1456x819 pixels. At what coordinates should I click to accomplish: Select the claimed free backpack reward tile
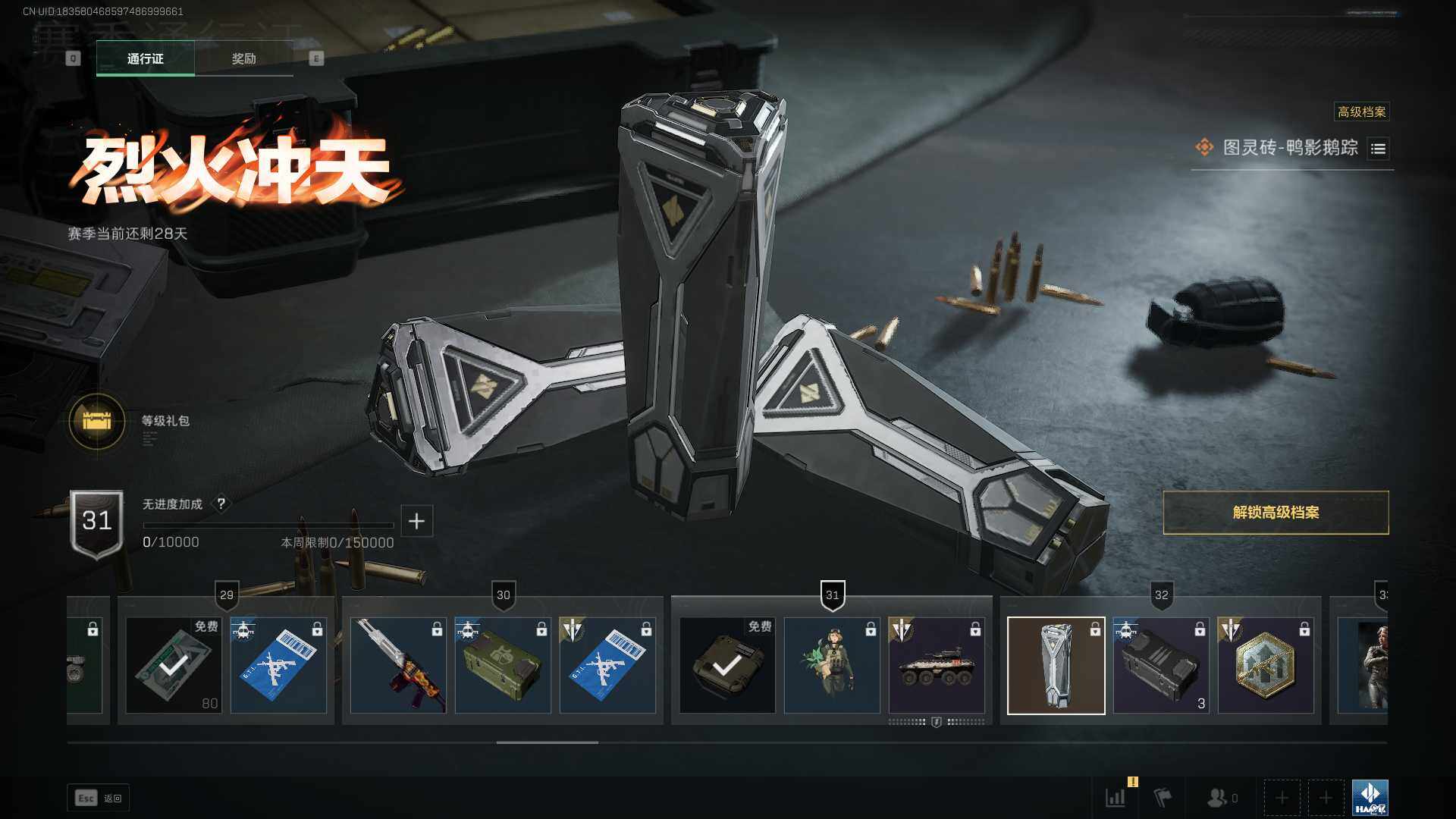[727, 665]
